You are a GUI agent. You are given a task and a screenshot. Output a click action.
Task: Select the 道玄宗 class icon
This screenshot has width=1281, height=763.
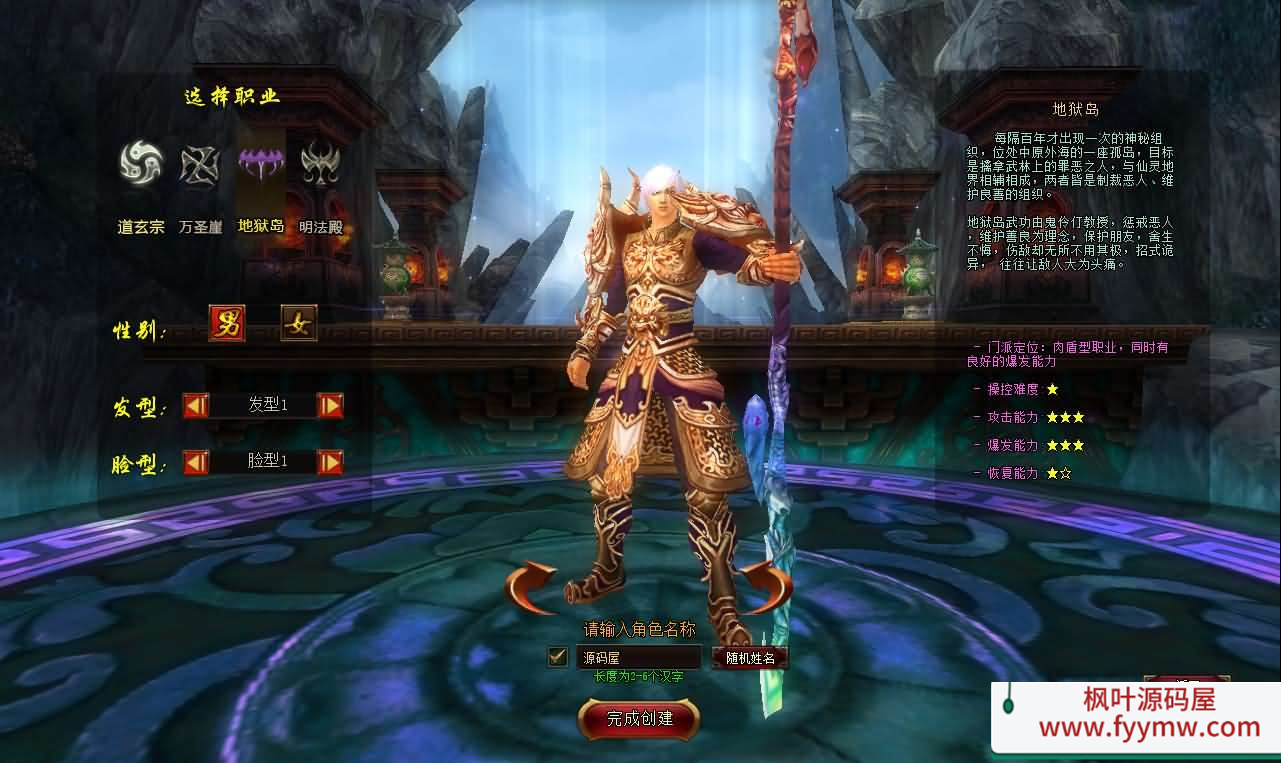pos(141,163)
